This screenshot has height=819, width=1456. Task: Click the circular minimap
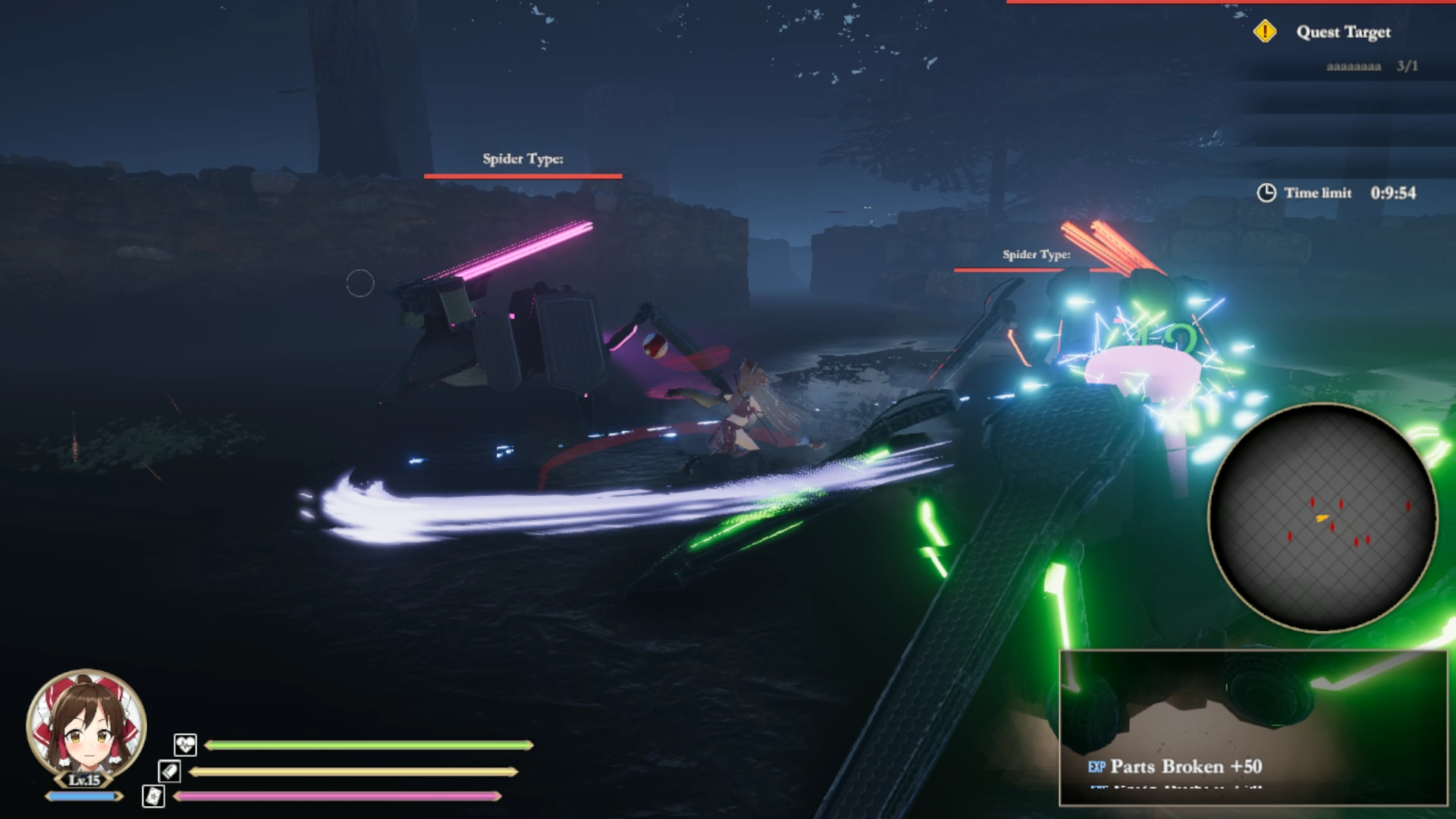pos(1322,517)
